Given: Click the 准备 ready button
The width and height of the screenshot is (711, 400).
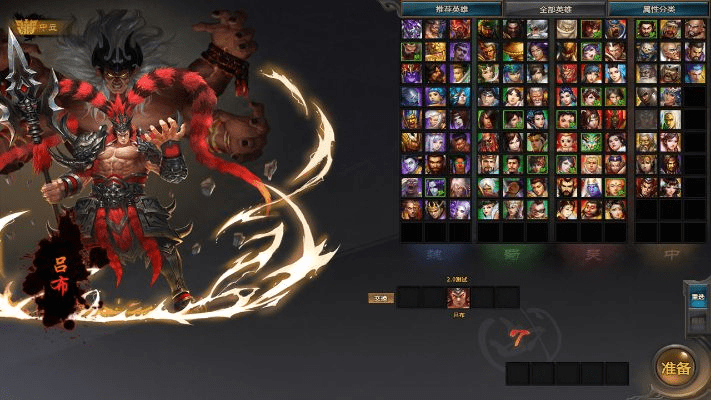Looking at the screenshot, I should (676, 367).
